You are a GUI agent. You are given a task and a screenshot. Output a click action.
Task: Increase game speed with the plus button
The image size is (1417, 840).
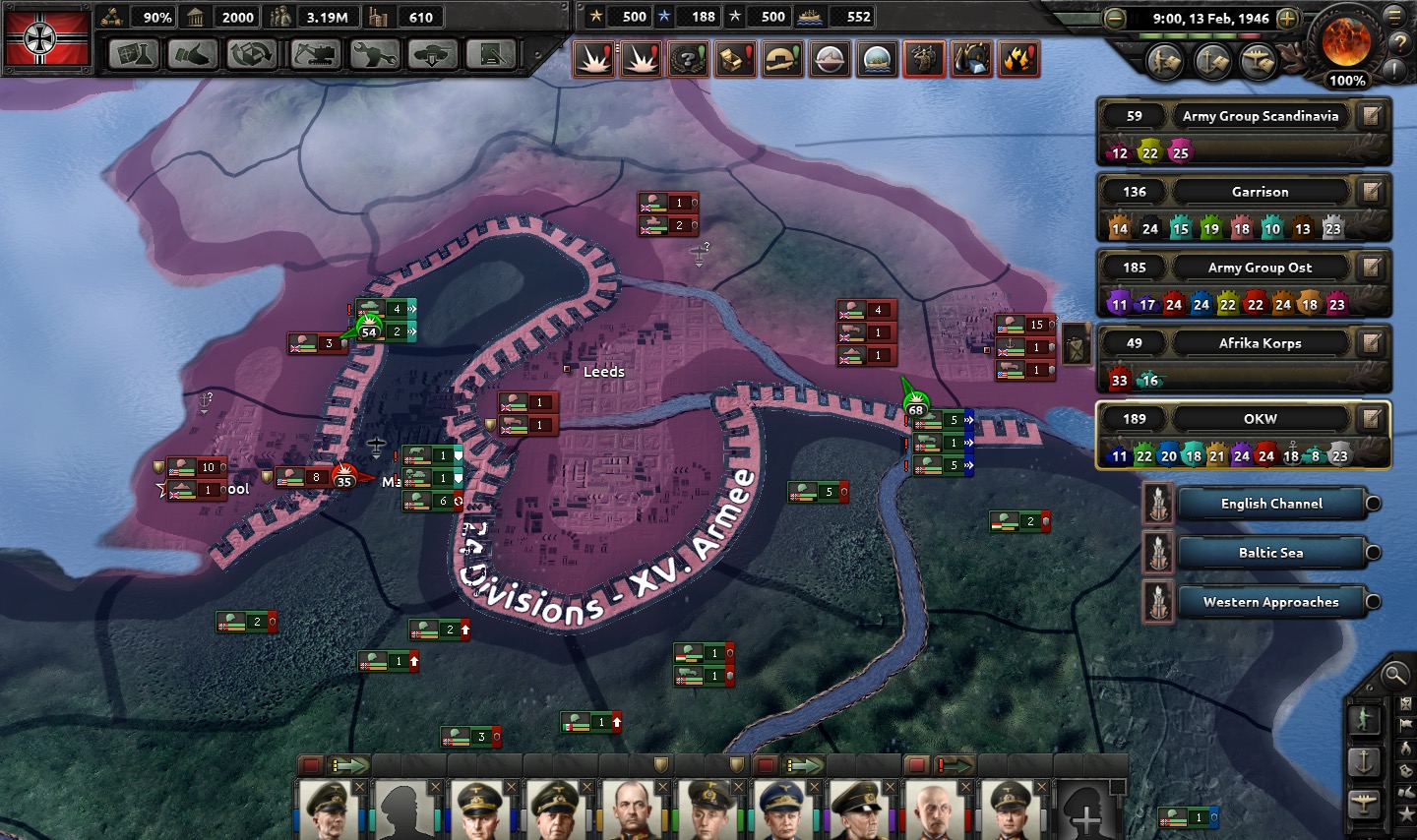(x=1287, y=19)
